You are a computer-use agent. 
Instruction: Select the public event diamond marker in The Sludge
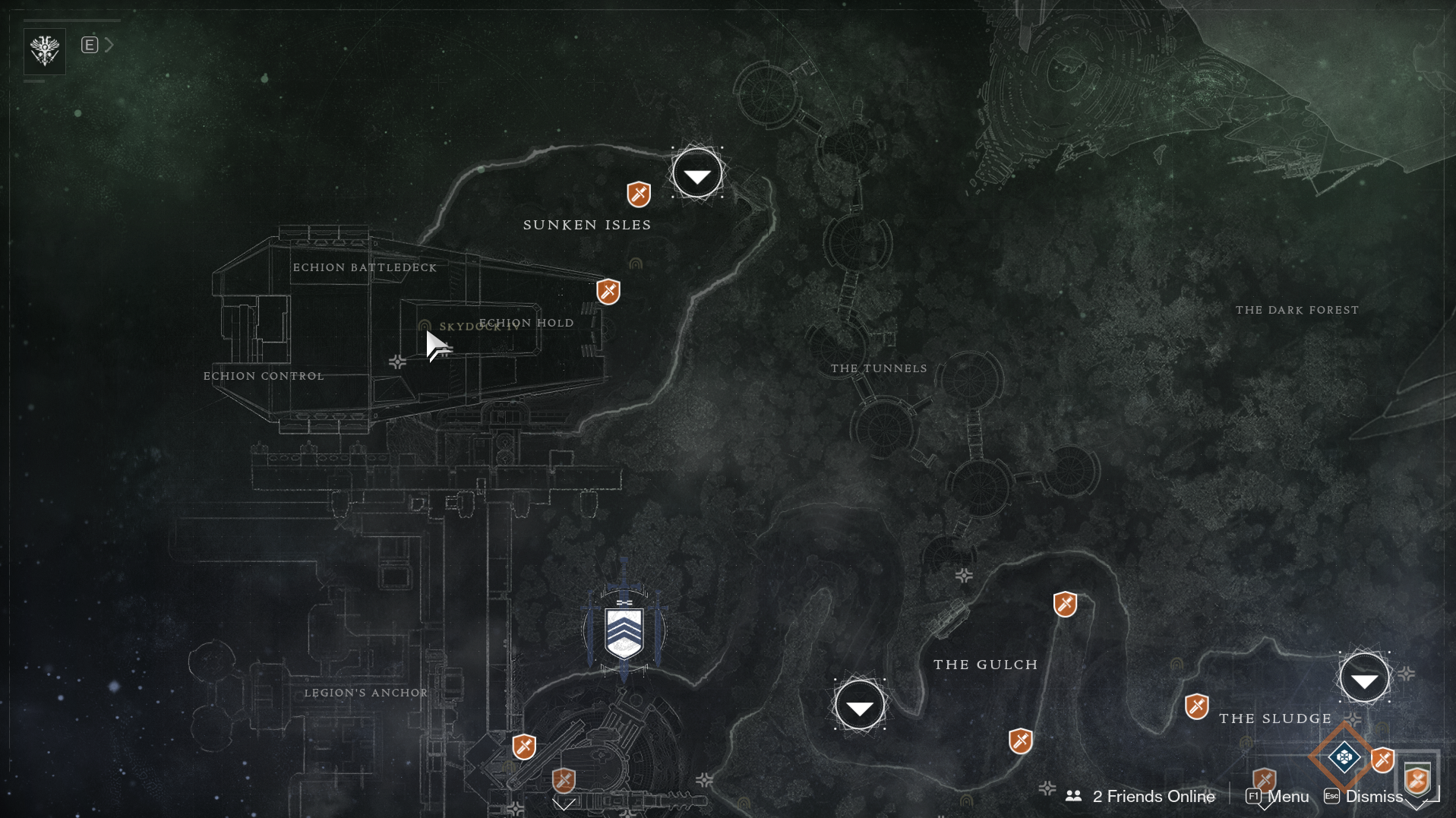pyautogui.click(x=1344, y=756)
